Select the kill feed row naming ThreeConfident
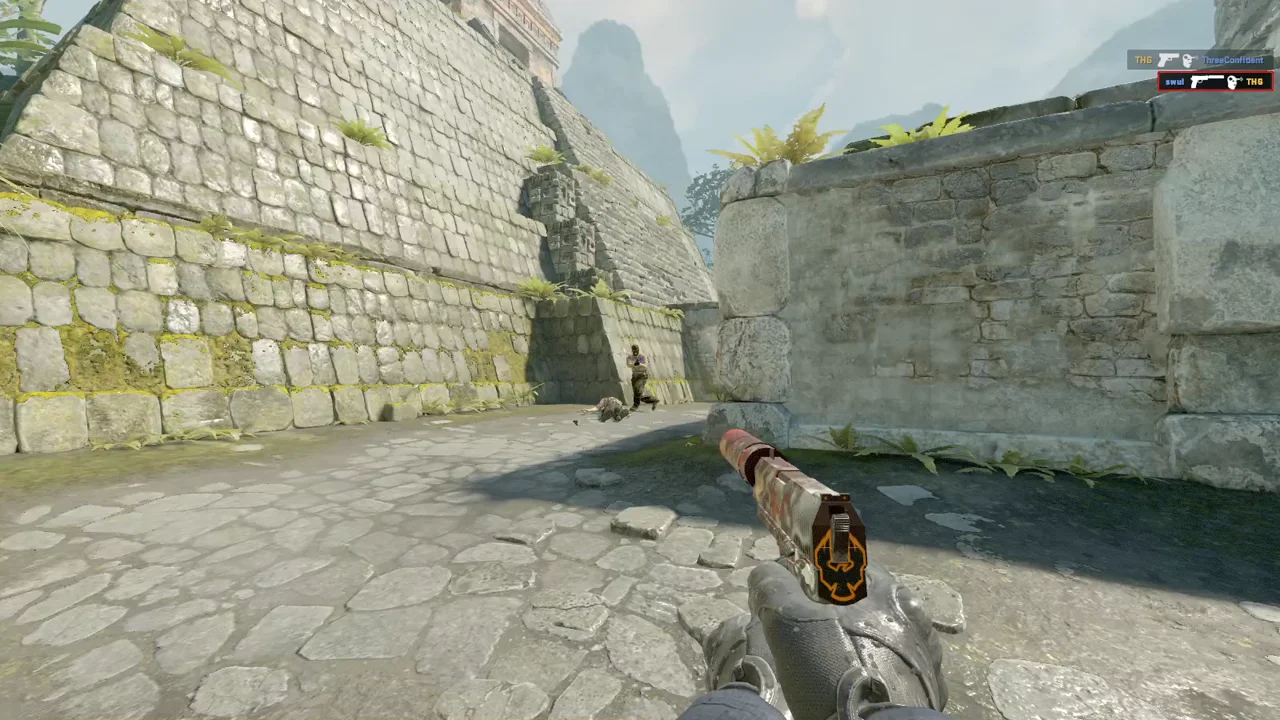The height and width of the screenshot is (720, 1280). coord(1200,60)
